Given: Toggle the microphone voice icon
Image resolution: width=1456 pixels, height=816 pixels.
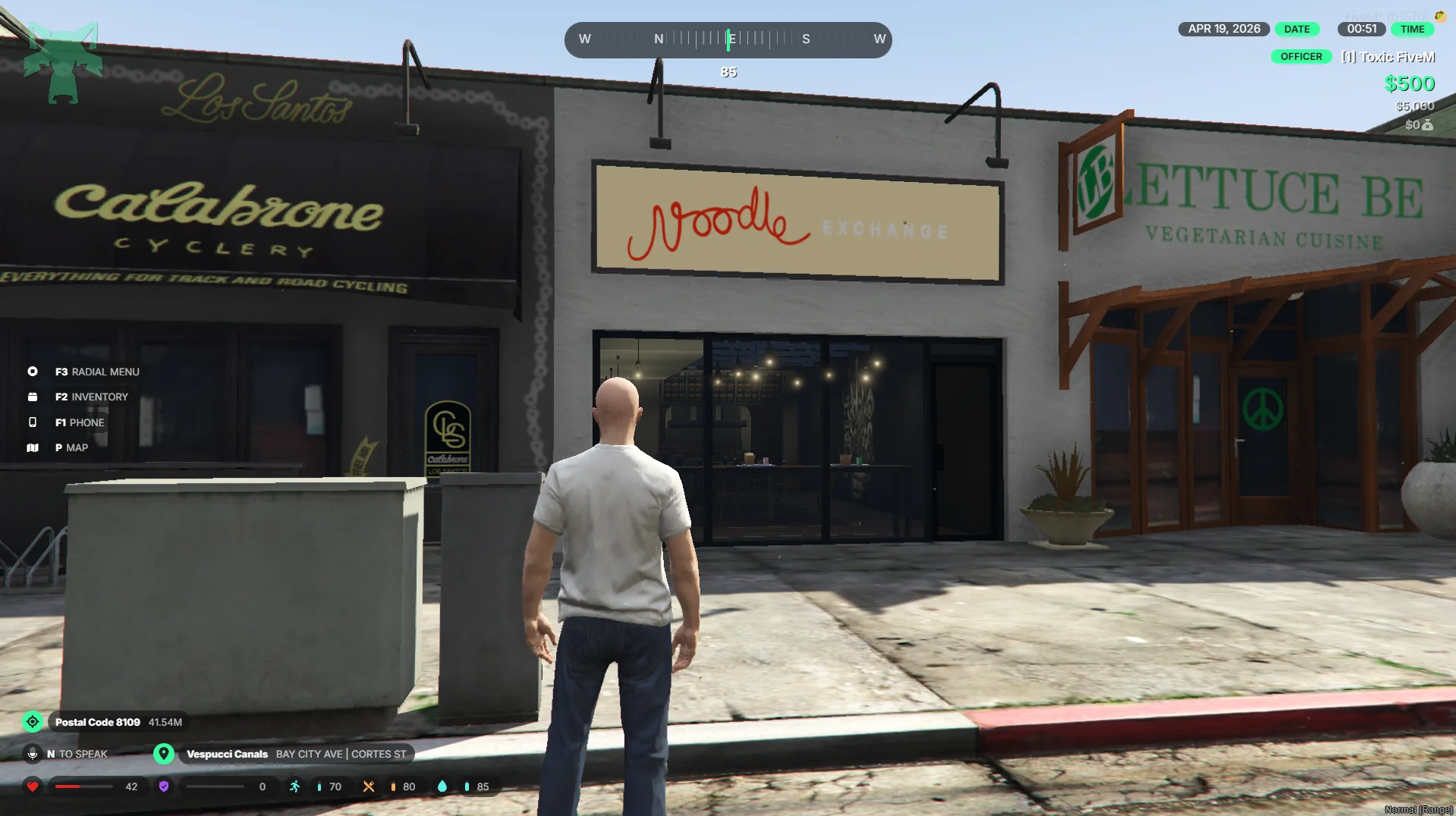Looking at the screenshot, I should [x=33, y=754].
